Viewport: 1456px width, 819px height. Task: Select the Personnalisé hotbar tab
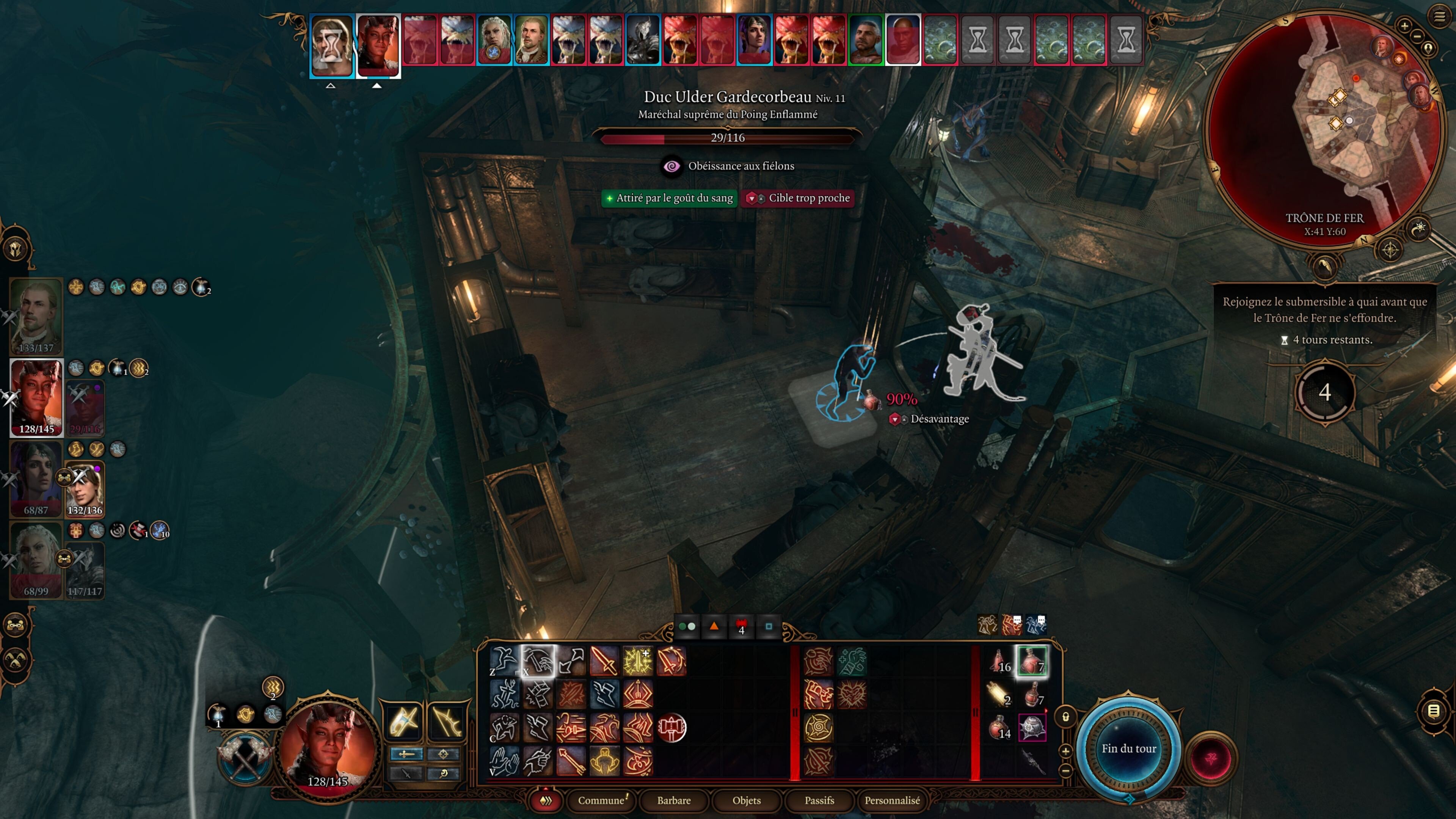click(x=892, y=800)
